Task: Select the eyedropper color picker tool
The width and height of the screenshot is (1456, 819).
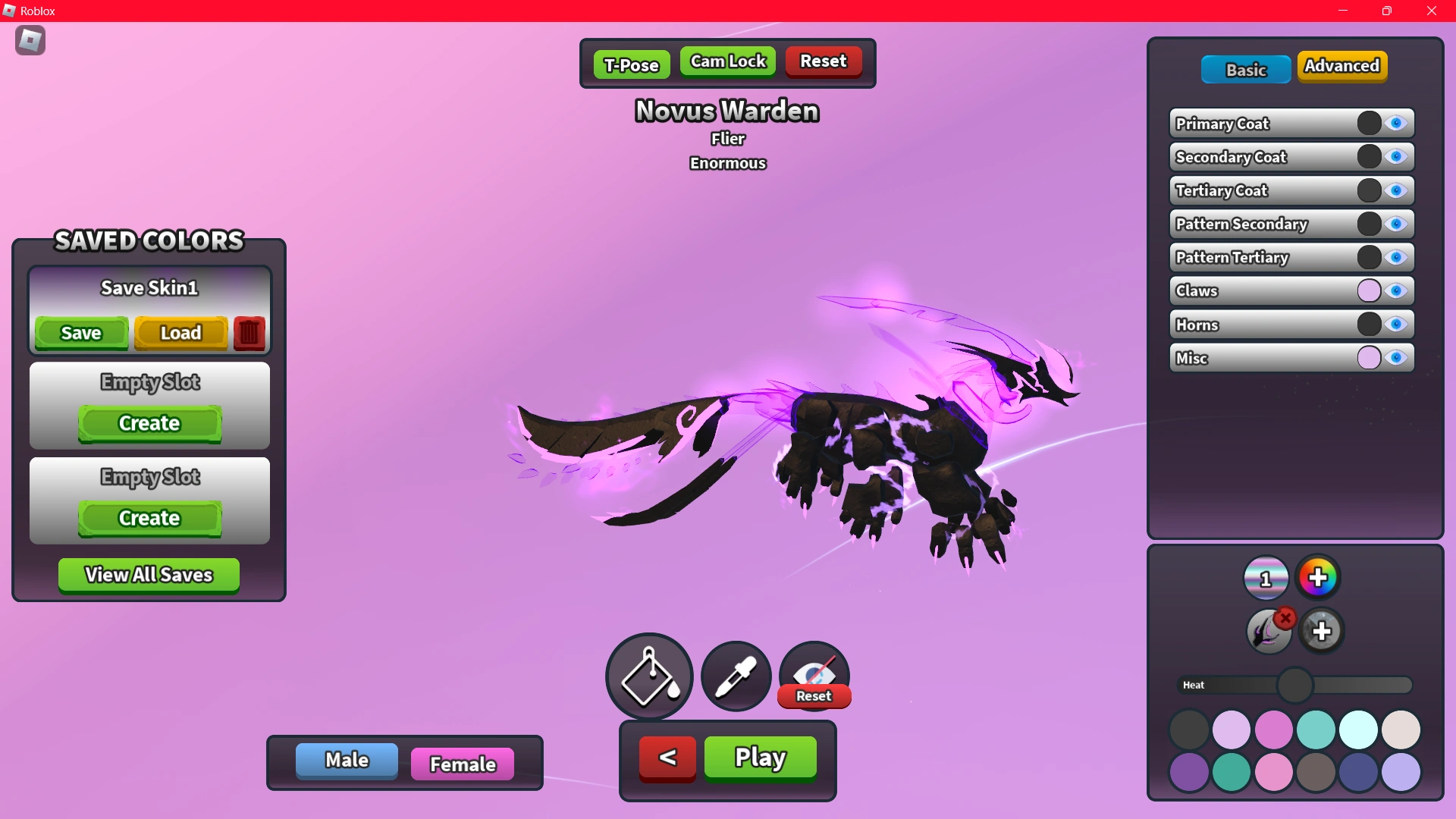Action: point(735,676)
